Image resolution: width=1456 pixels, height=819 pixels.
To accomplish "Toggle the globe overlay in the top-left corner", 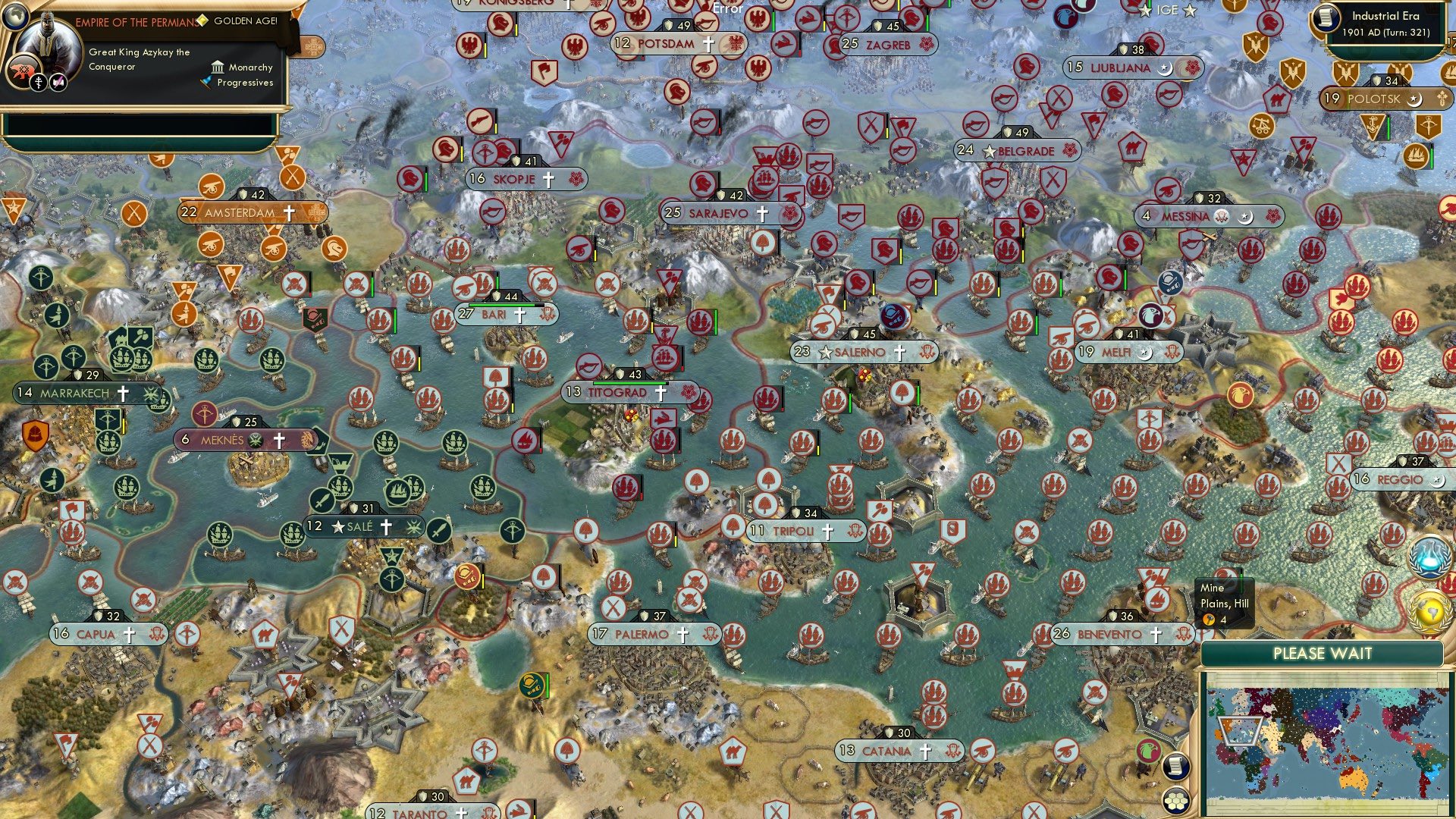I will [x=15, y=17].
